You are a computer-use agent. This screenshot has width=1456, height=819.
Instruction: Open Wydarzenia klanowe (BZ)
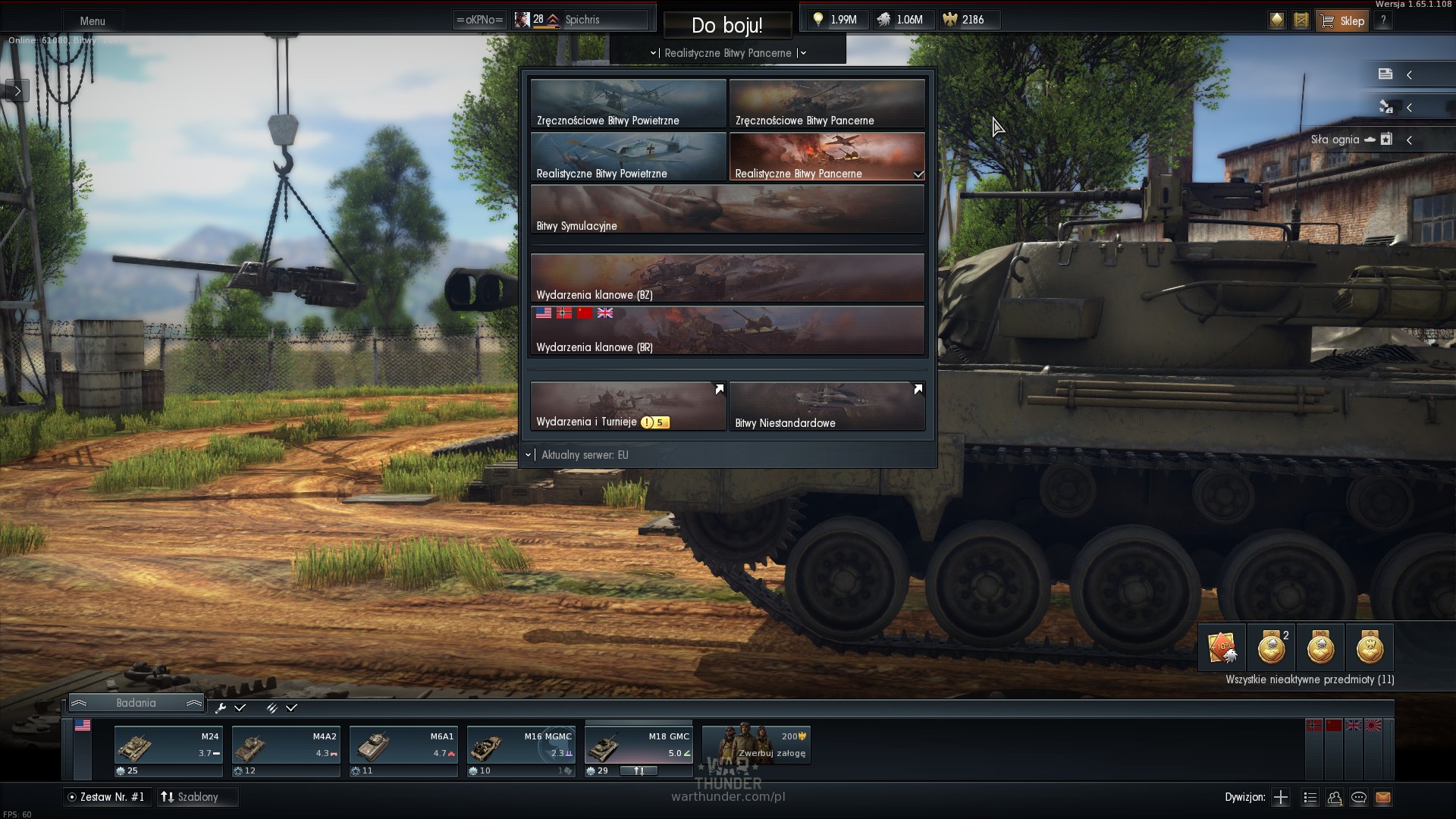[726, 278]
